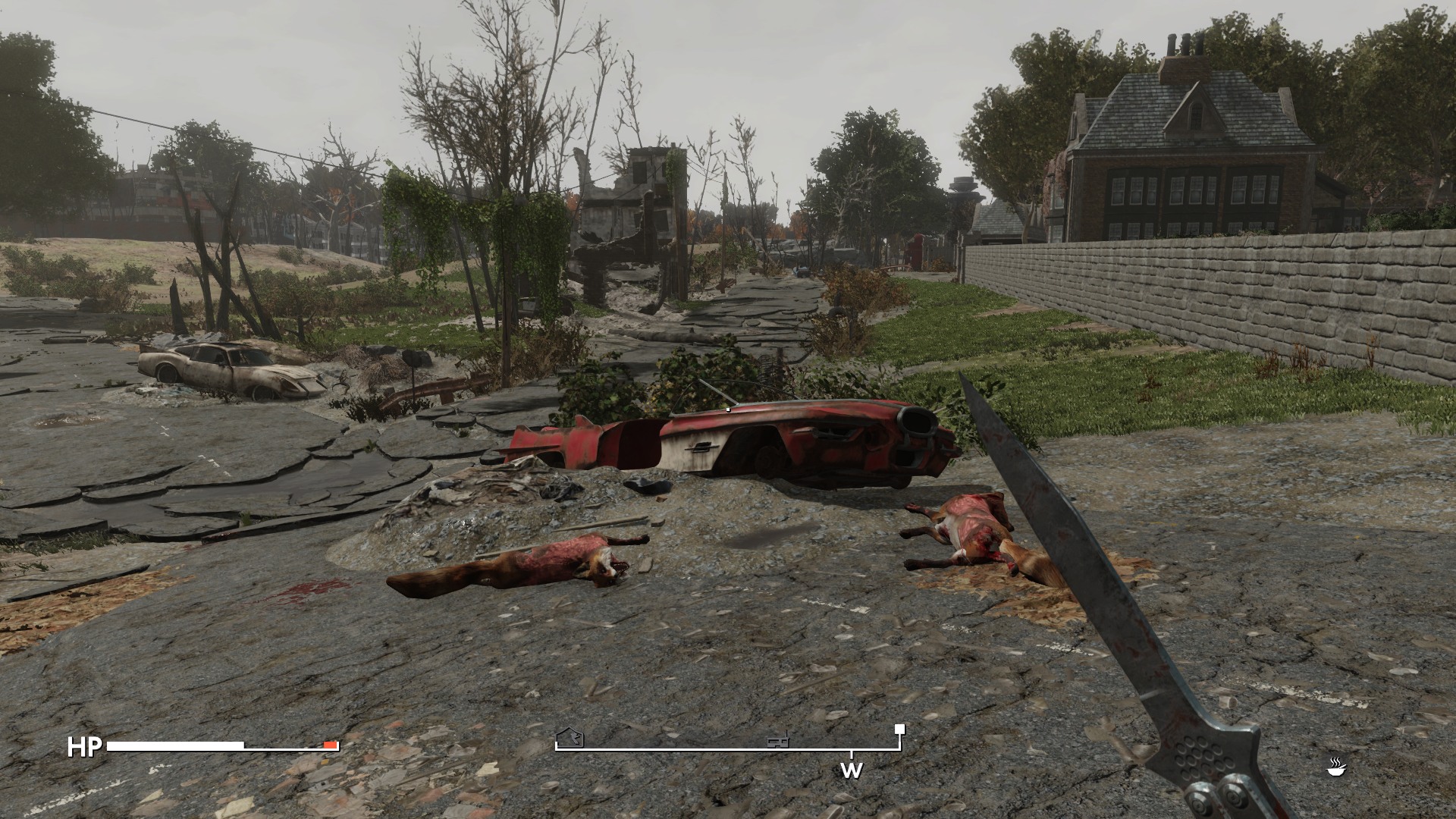Click the radio building compass marker
The image size is (1456, 819).
(x=778, y=739)
